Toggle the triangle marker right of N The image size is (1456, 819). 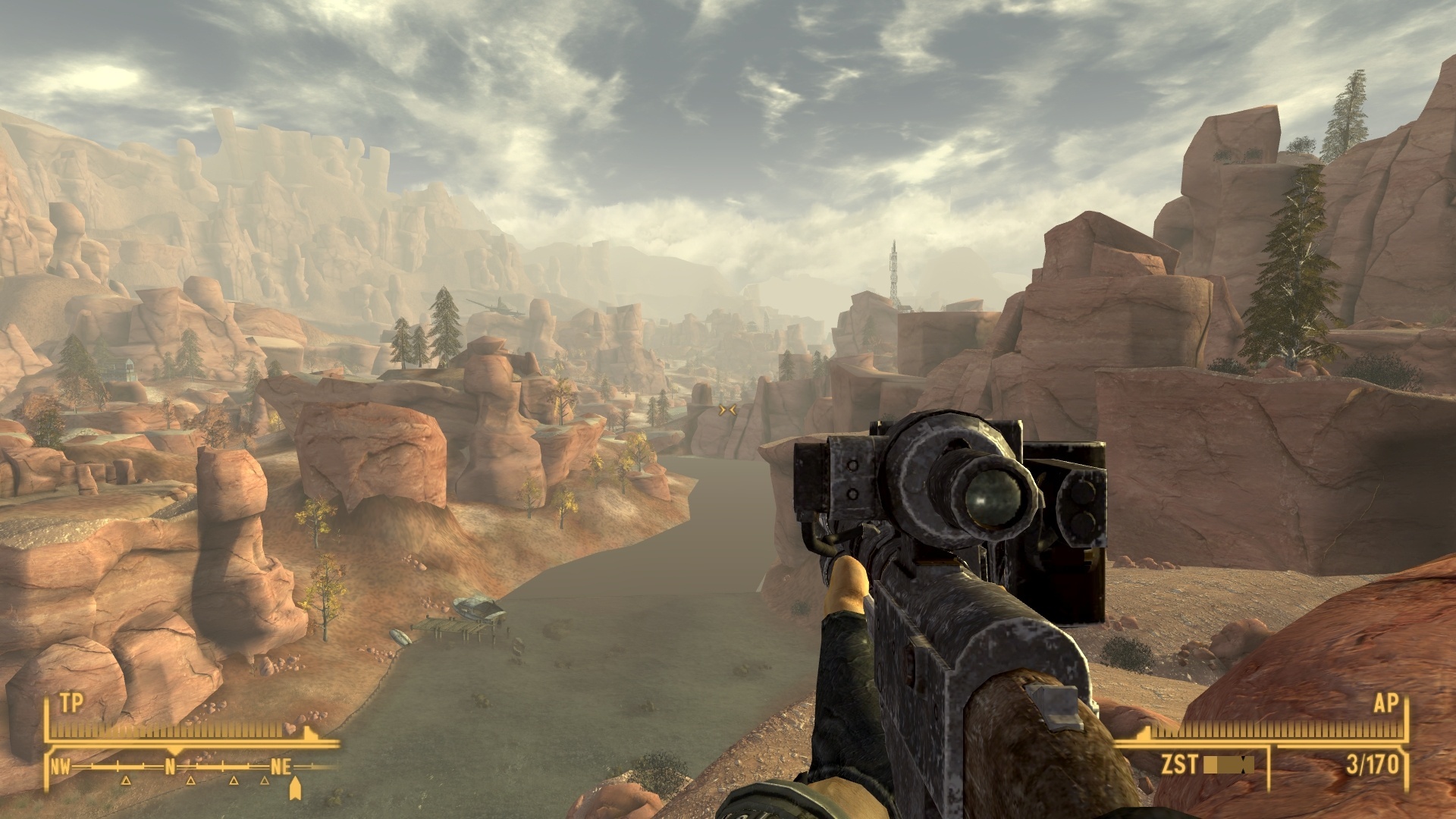[190, 782]
